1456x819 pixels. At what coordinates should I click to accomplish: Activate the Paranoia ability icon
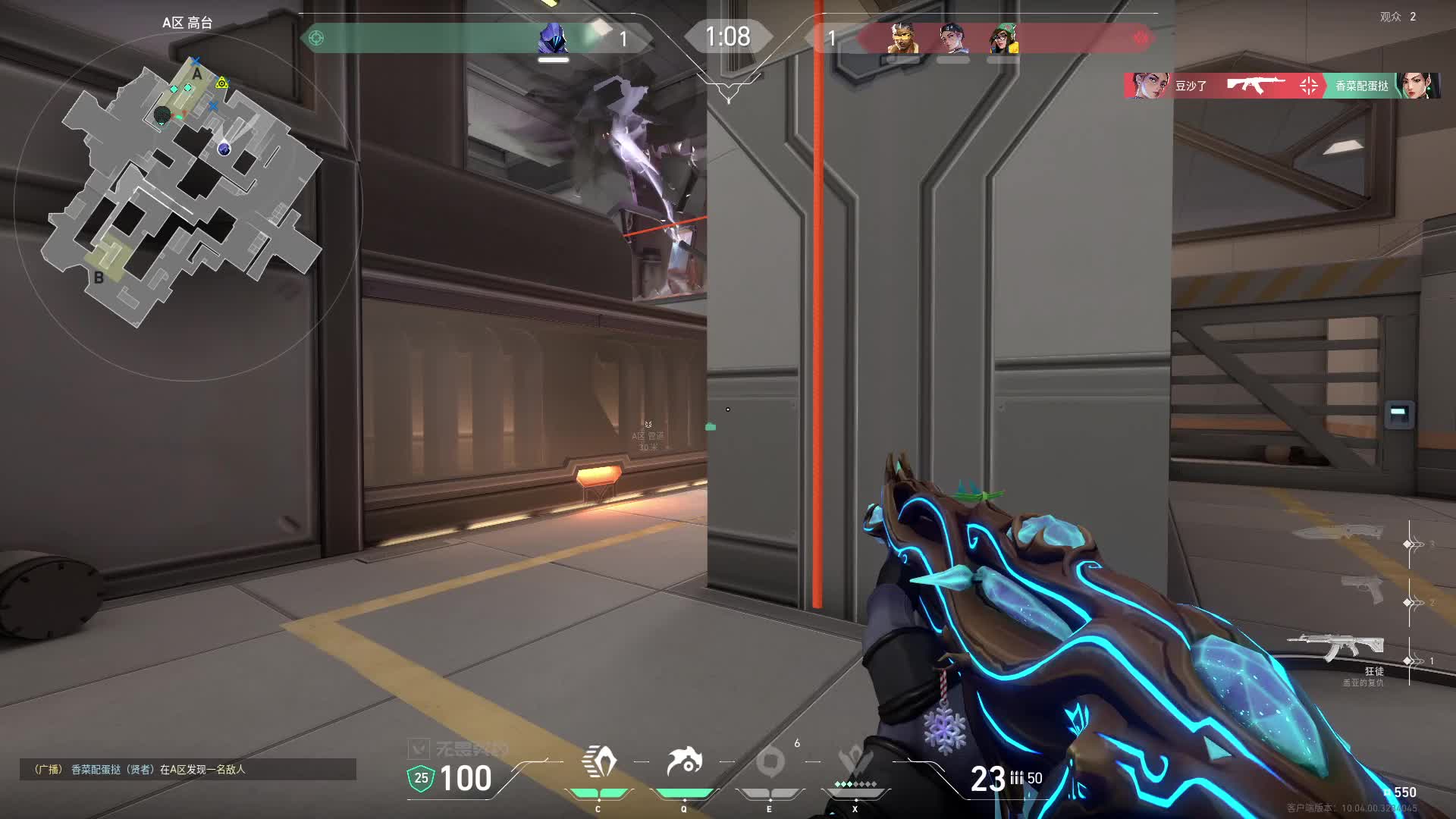[684, 763]
